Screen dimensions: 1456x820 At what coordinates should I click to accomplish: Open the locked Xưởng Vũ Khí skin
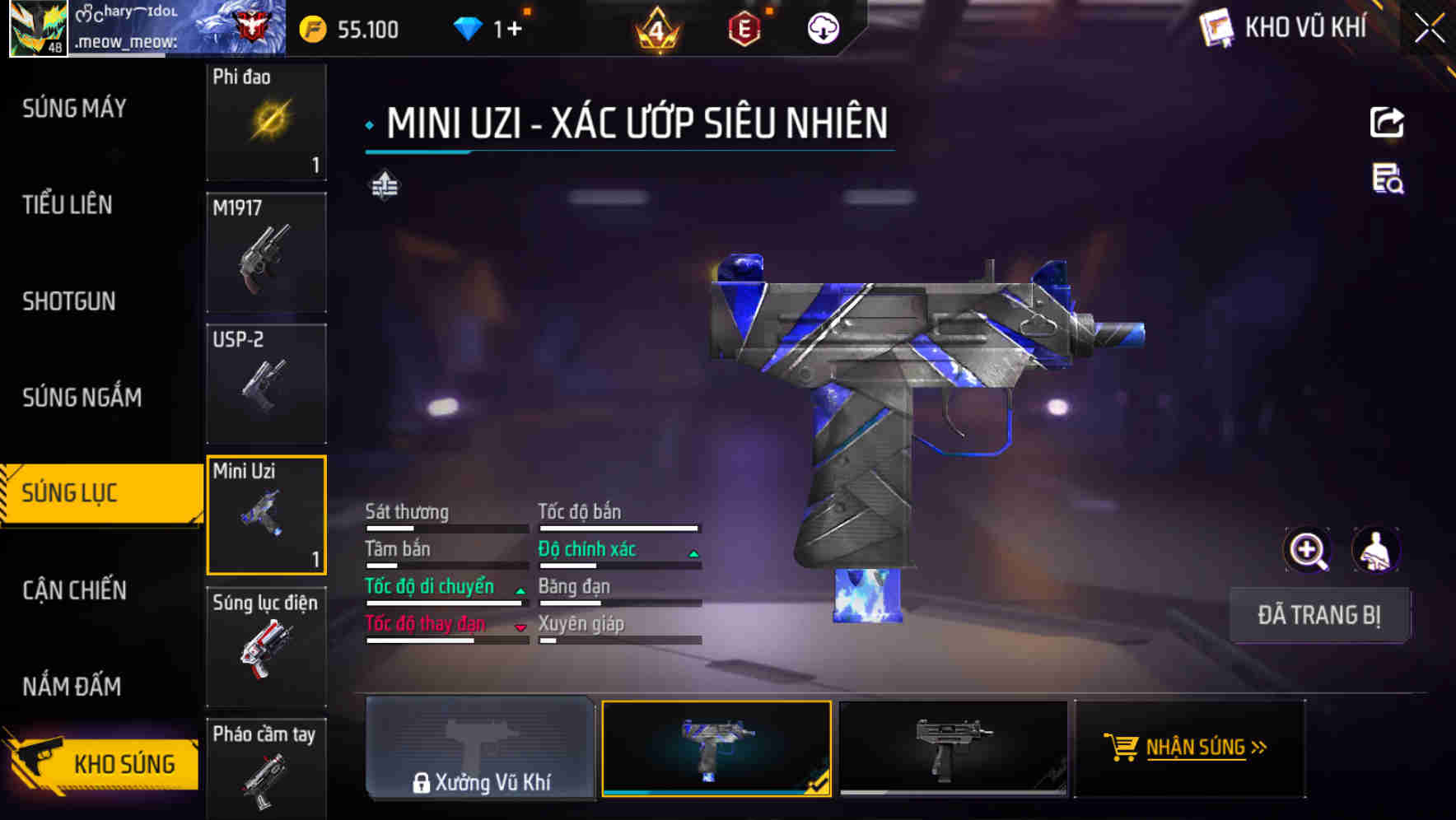[x=480, y=752]
